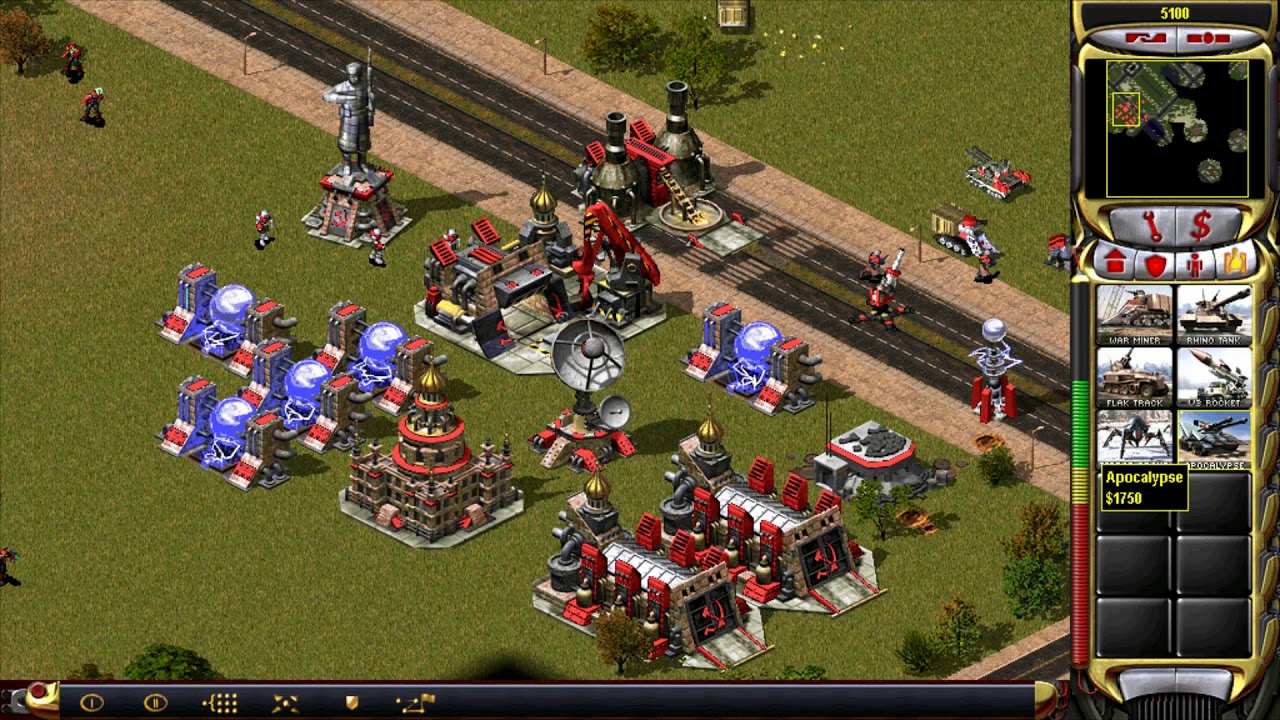Open the defenses shield tab
This screenshot has height=720, width=1280.
(x=1155, y=264)
